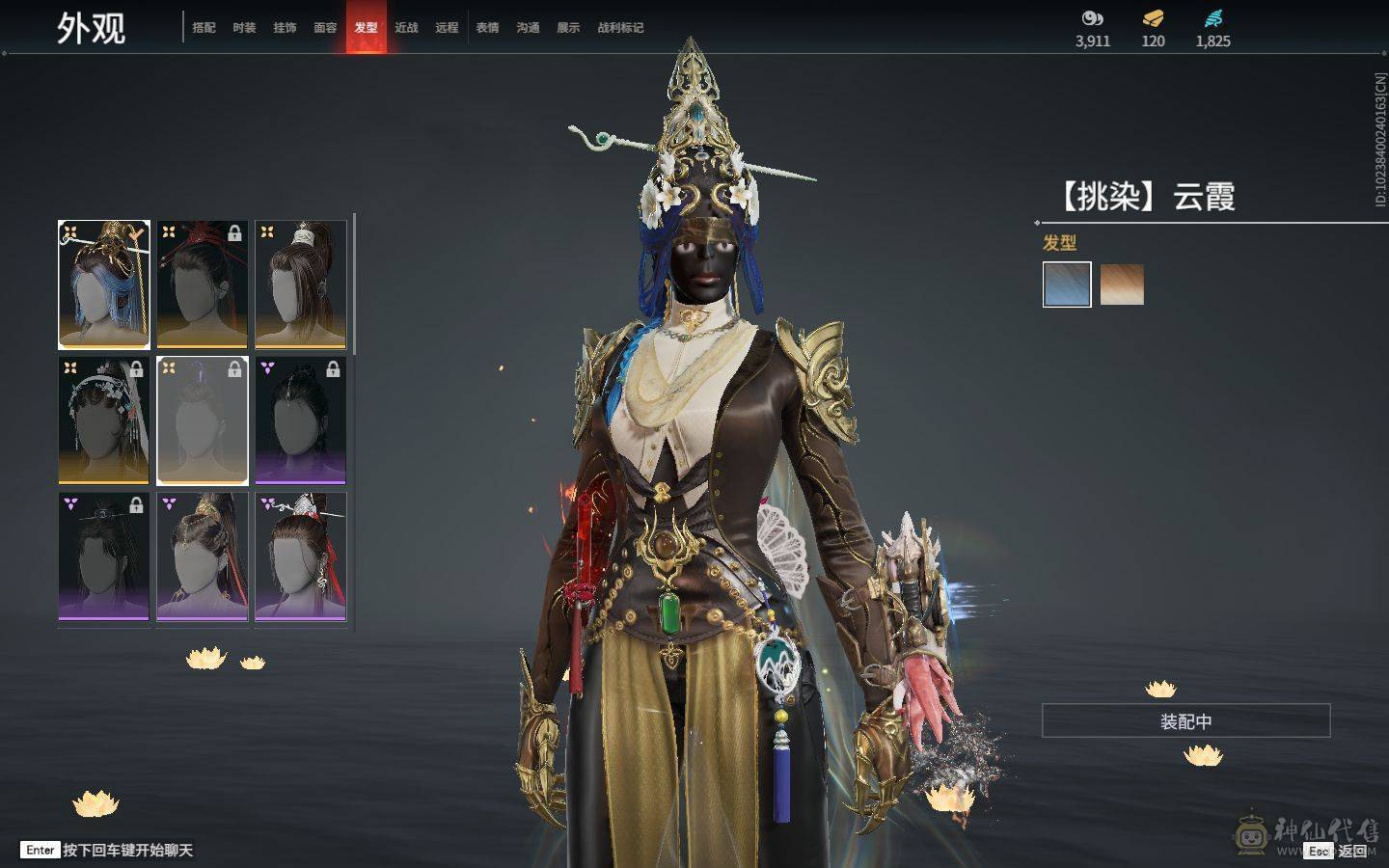The height and width of the screenshot is (868, 1389).
Task: Select the 挂饰 accessories tab
Action: click(285, 28)
